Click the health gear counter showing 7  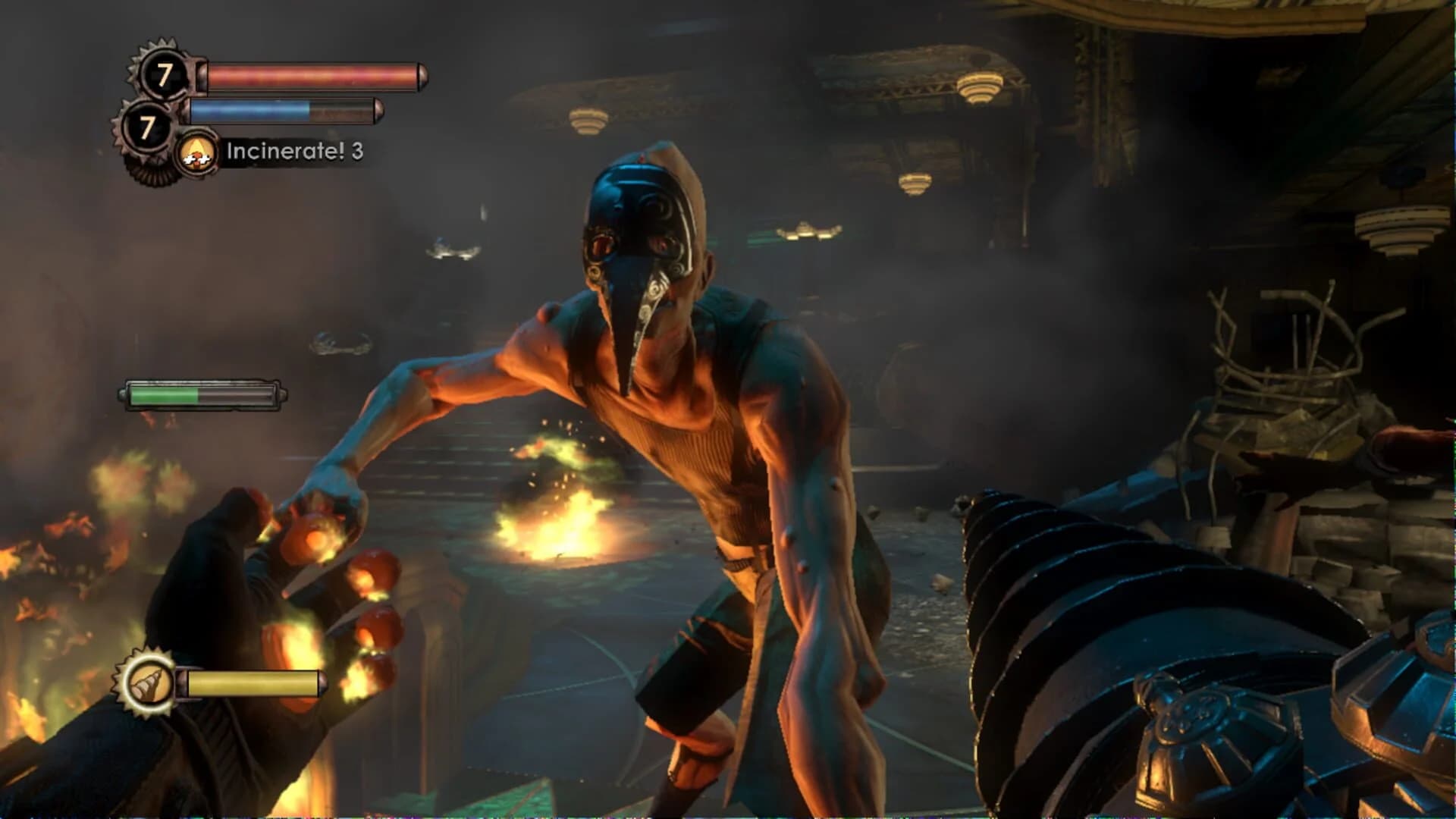tap(164, 74)
